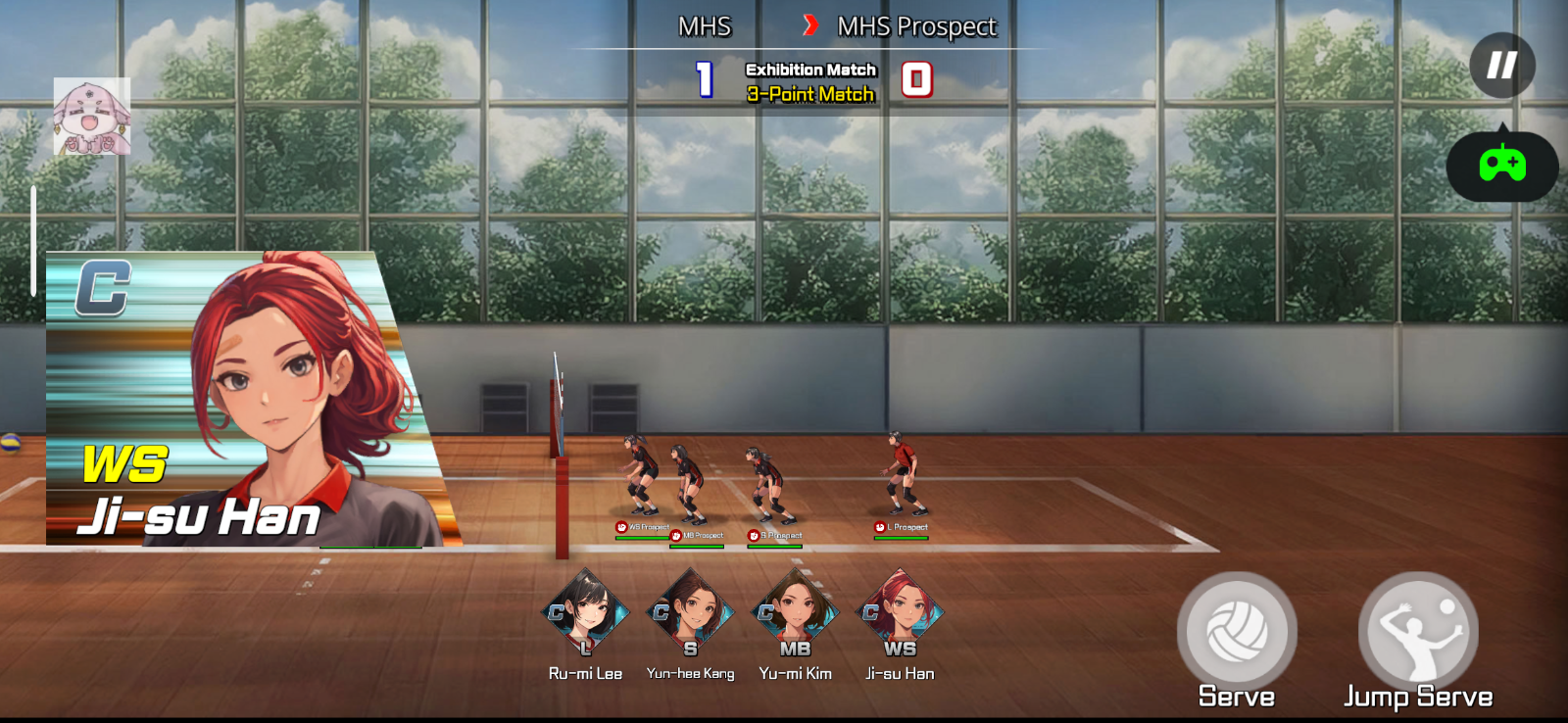Pause the match
1568x723 pixels.
click(x=1501, y=66)
